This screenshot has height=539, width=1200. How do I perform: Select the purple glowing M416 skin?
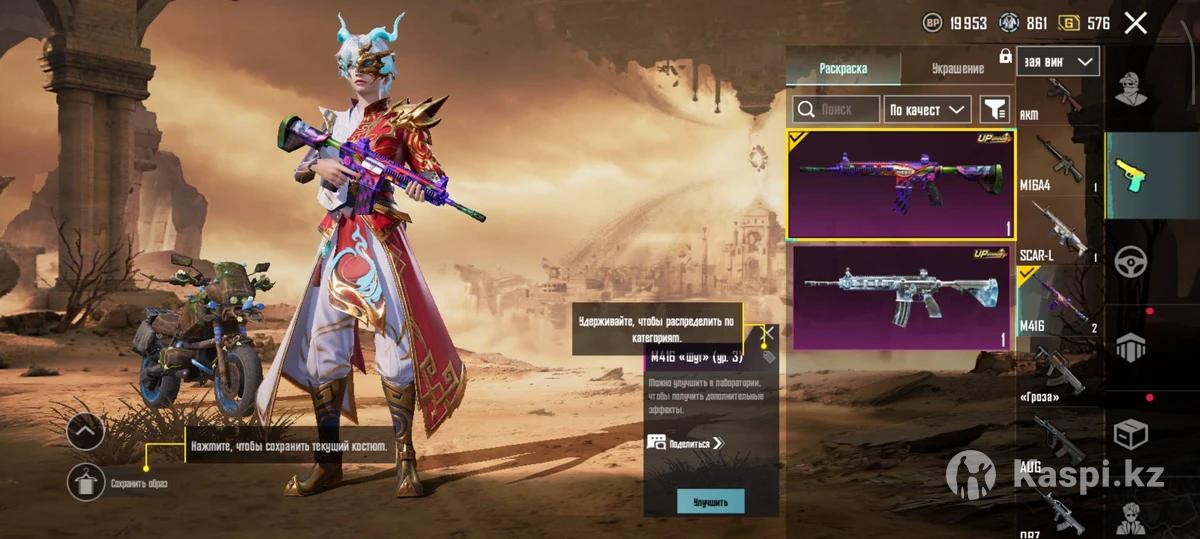click(x=900, y=184)
